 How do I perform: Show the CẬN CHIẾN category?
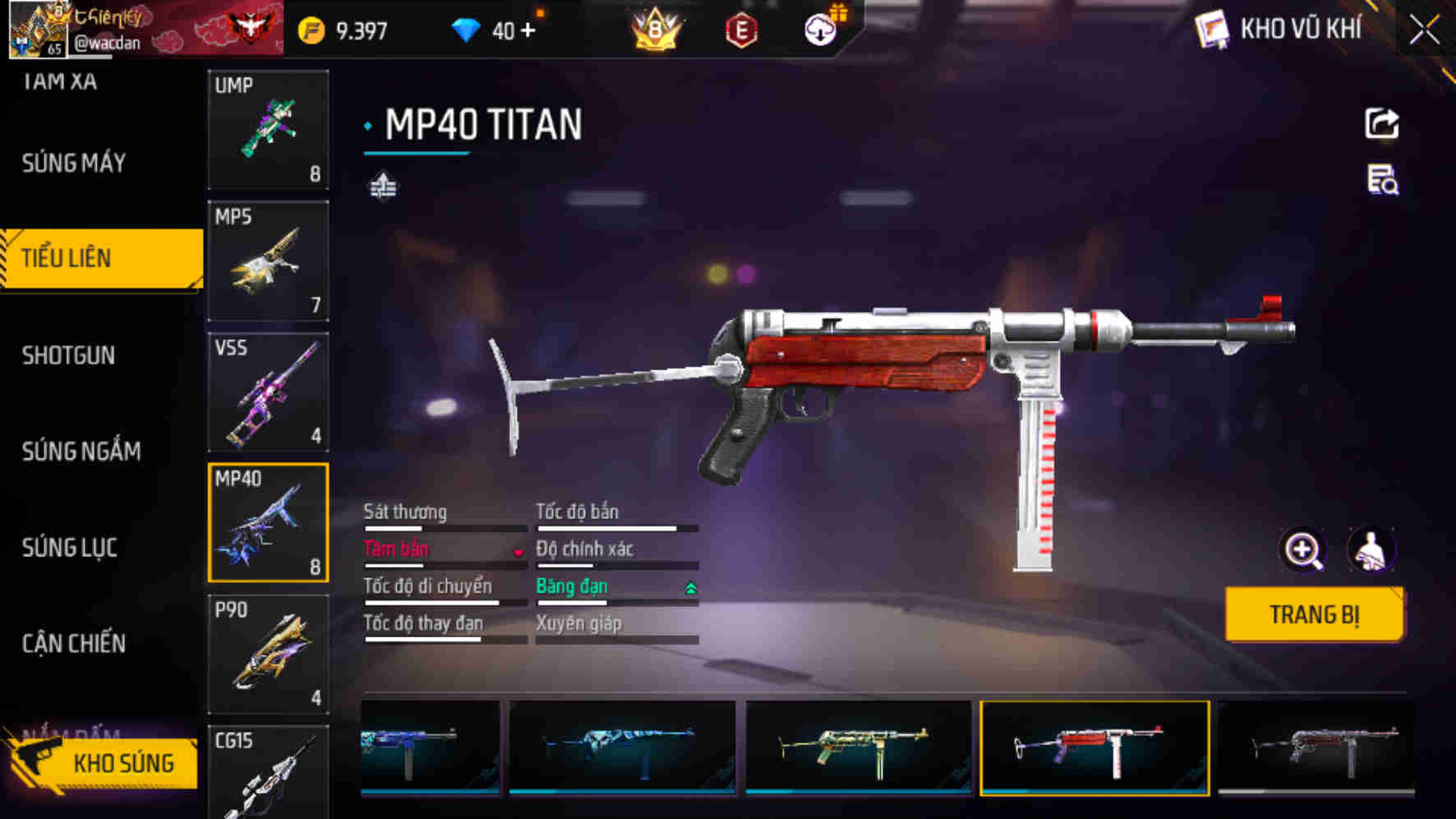coord(74,643)
